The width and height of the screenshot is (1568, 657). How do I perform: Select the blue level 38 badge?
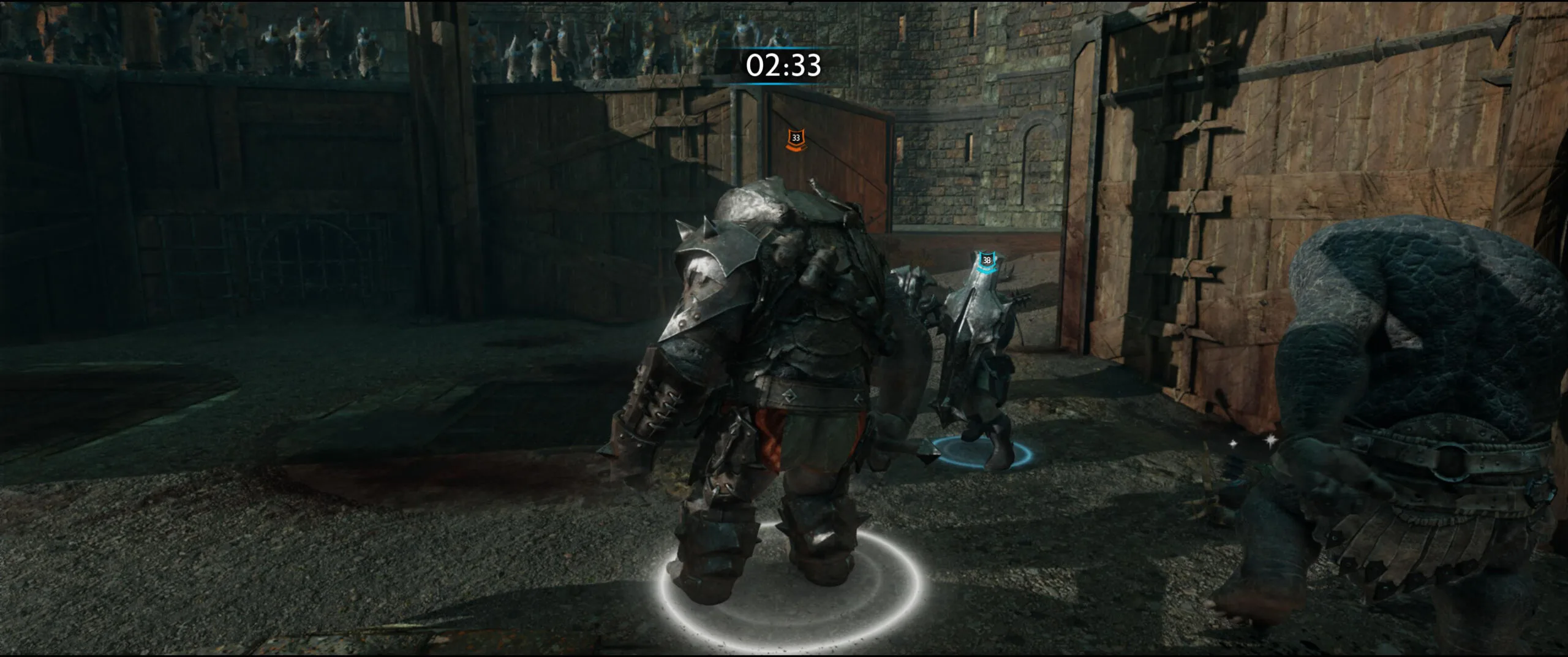pos(986,260)
